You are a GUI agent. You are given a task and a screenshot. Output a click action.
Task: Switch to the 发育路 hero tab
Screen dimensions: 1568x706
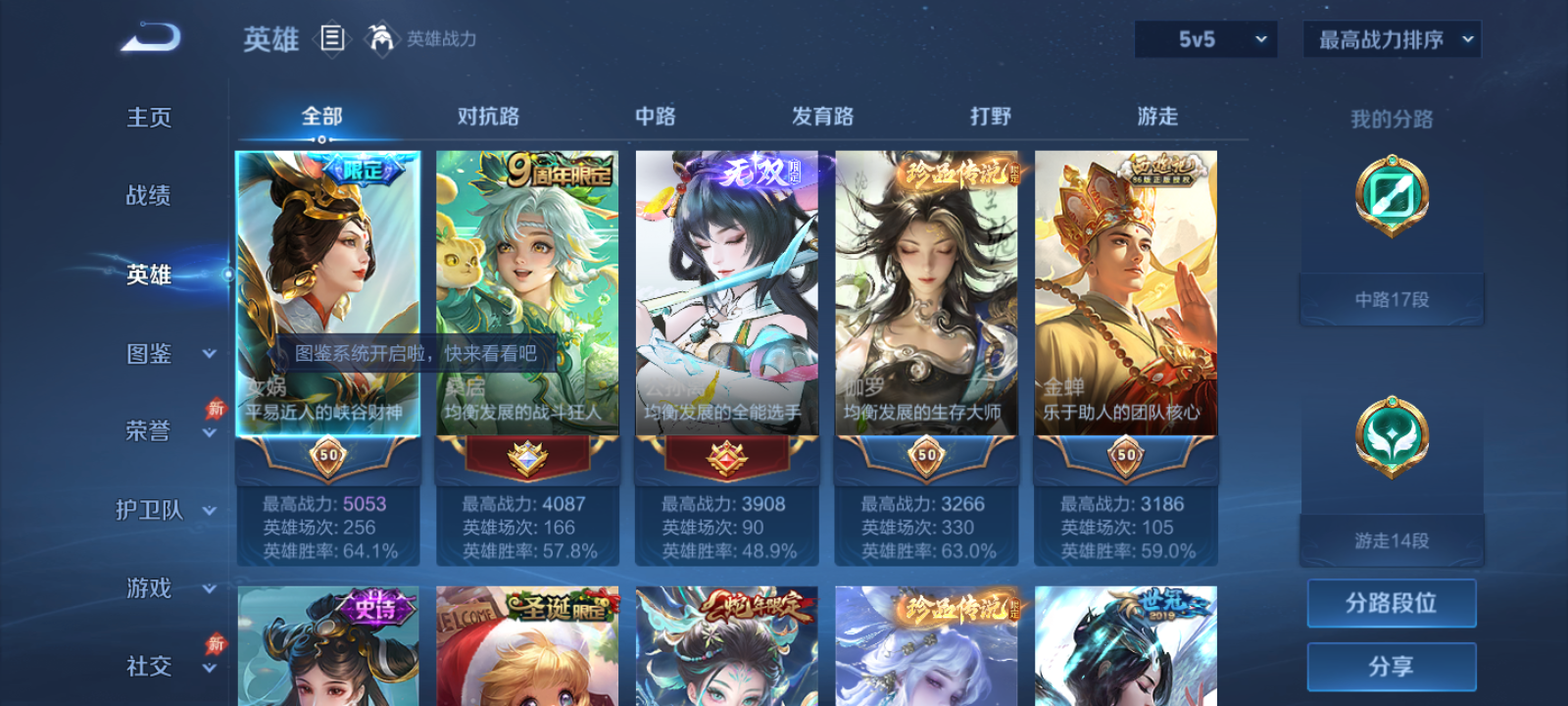819,116
